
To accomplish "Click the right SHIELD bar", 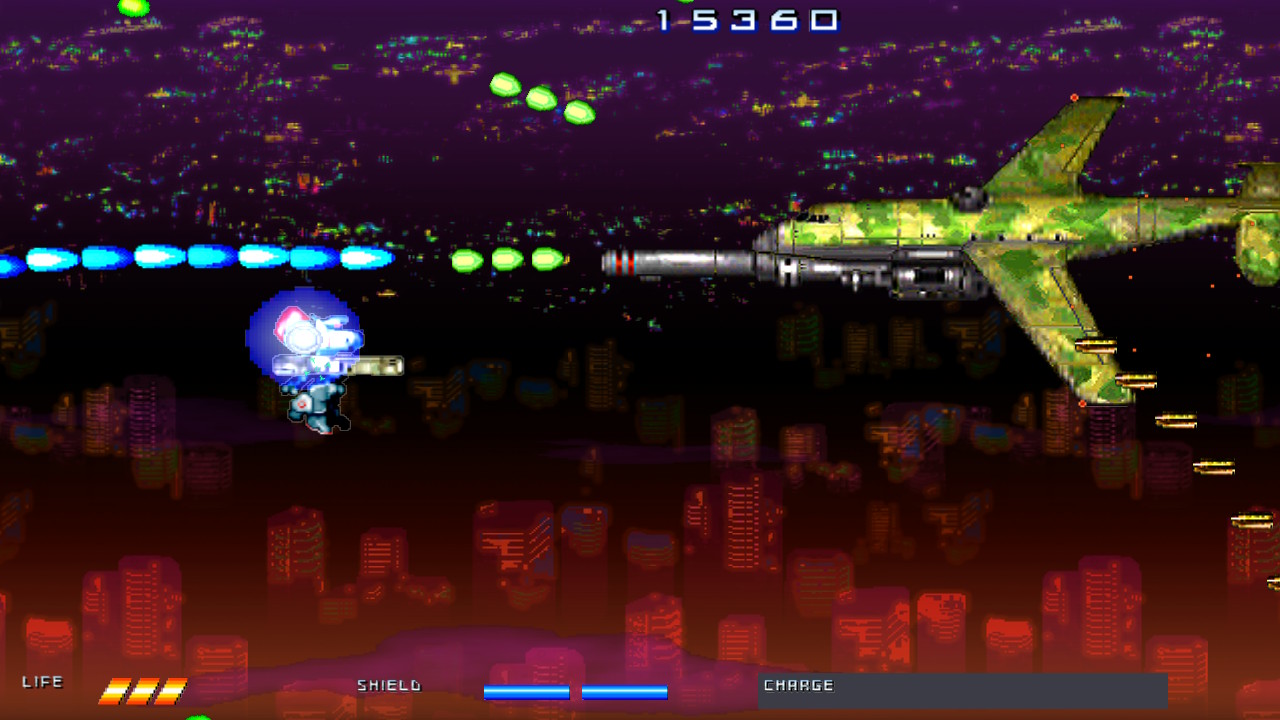I will click(627, 691).
